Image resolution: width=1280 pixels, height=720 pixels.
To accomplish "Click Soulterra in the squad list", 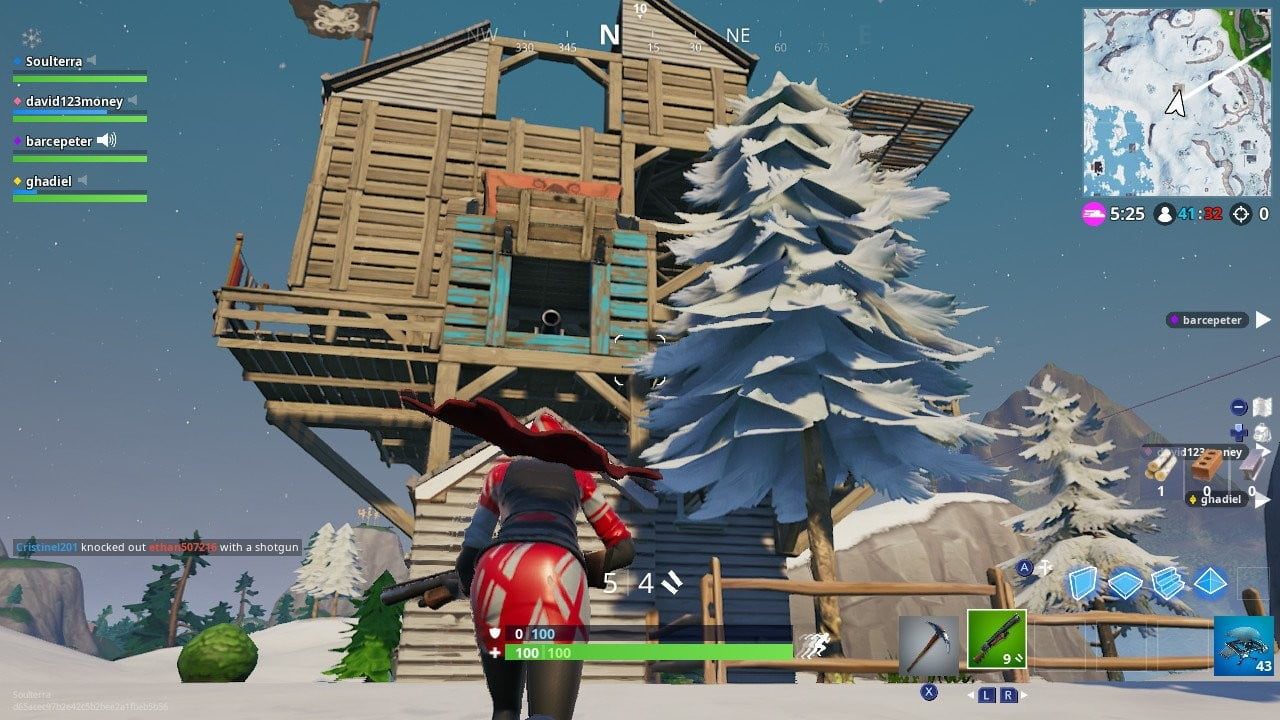I will (x=55, y=61).
